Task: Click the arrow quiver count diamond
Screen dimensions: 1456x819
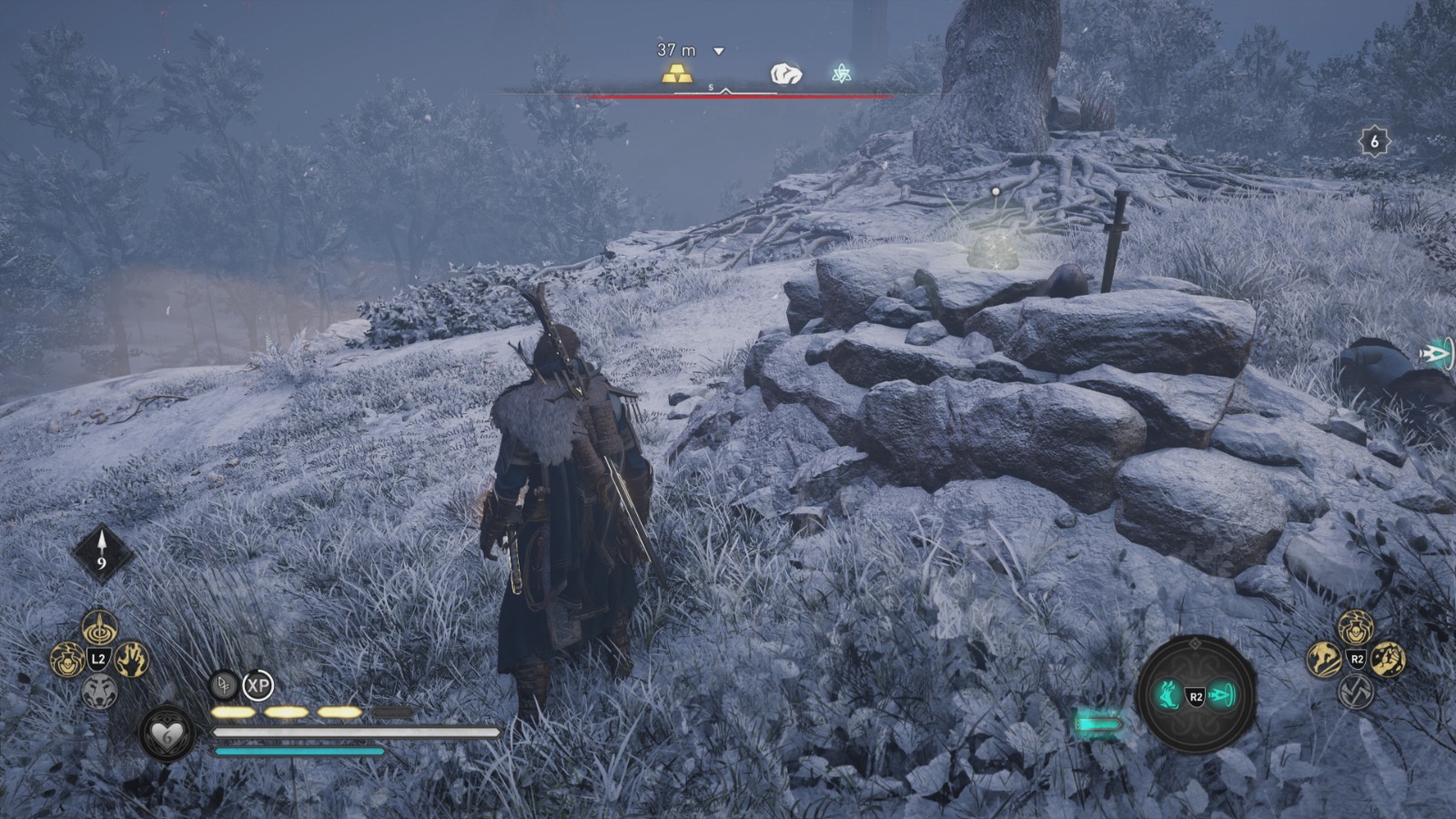Action: click(x=101, y=553)
